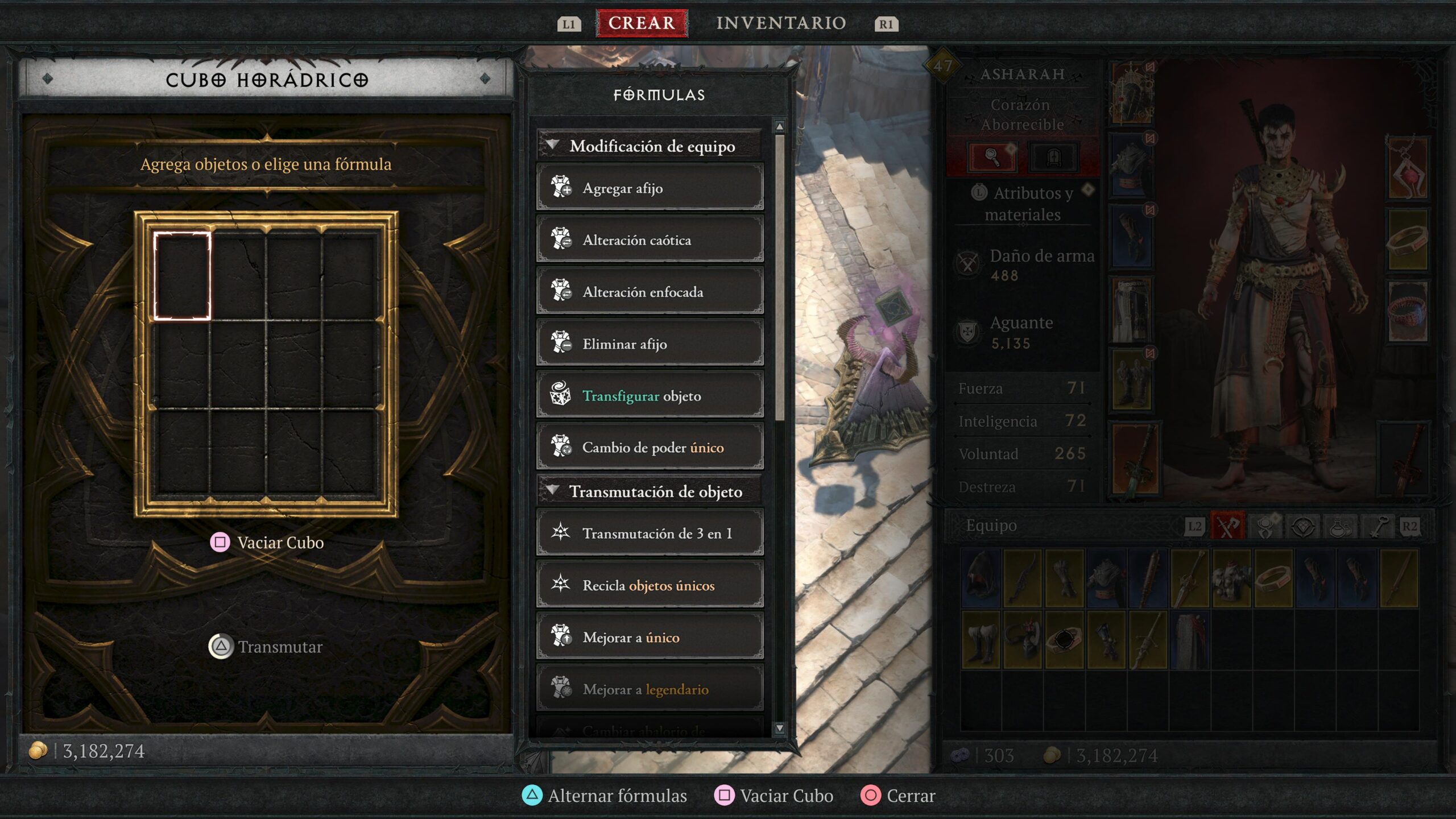Open Atributos y materiales panel

[1023, 204]
